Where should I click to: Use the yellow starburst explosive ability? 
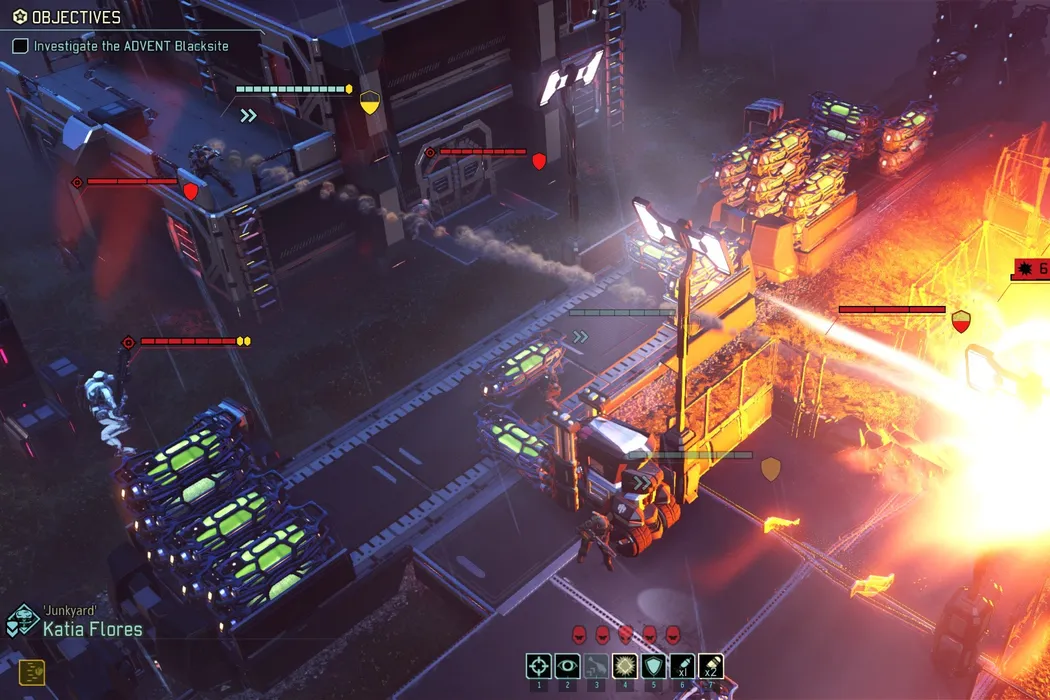tap(625, 666)
